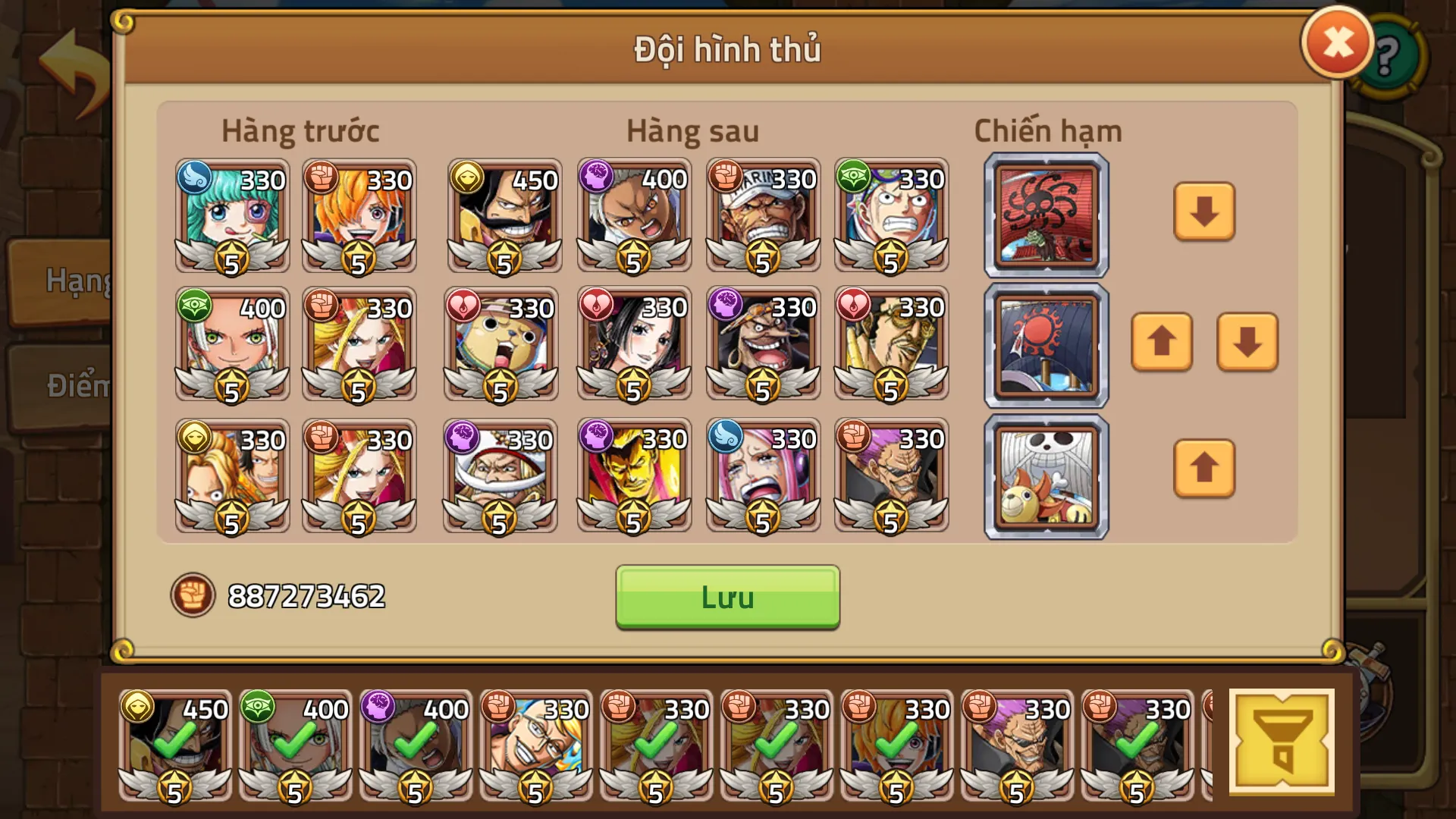The image size is (1456, 819).
Task: Select Boa Hancock's hero portrait
Action: point(633,345)
